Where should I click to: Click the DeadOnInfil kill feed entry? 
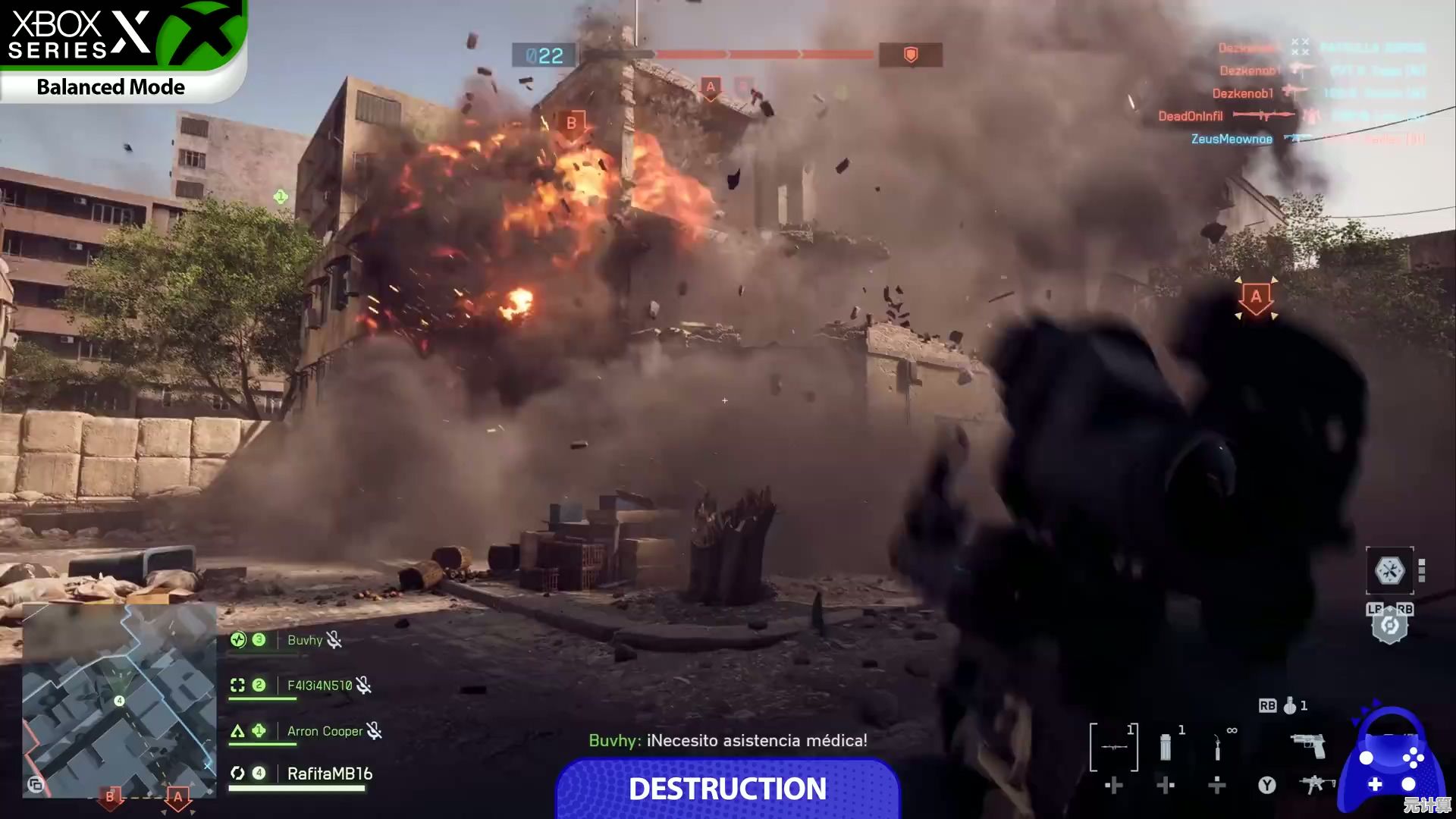tap(1191, 116)
